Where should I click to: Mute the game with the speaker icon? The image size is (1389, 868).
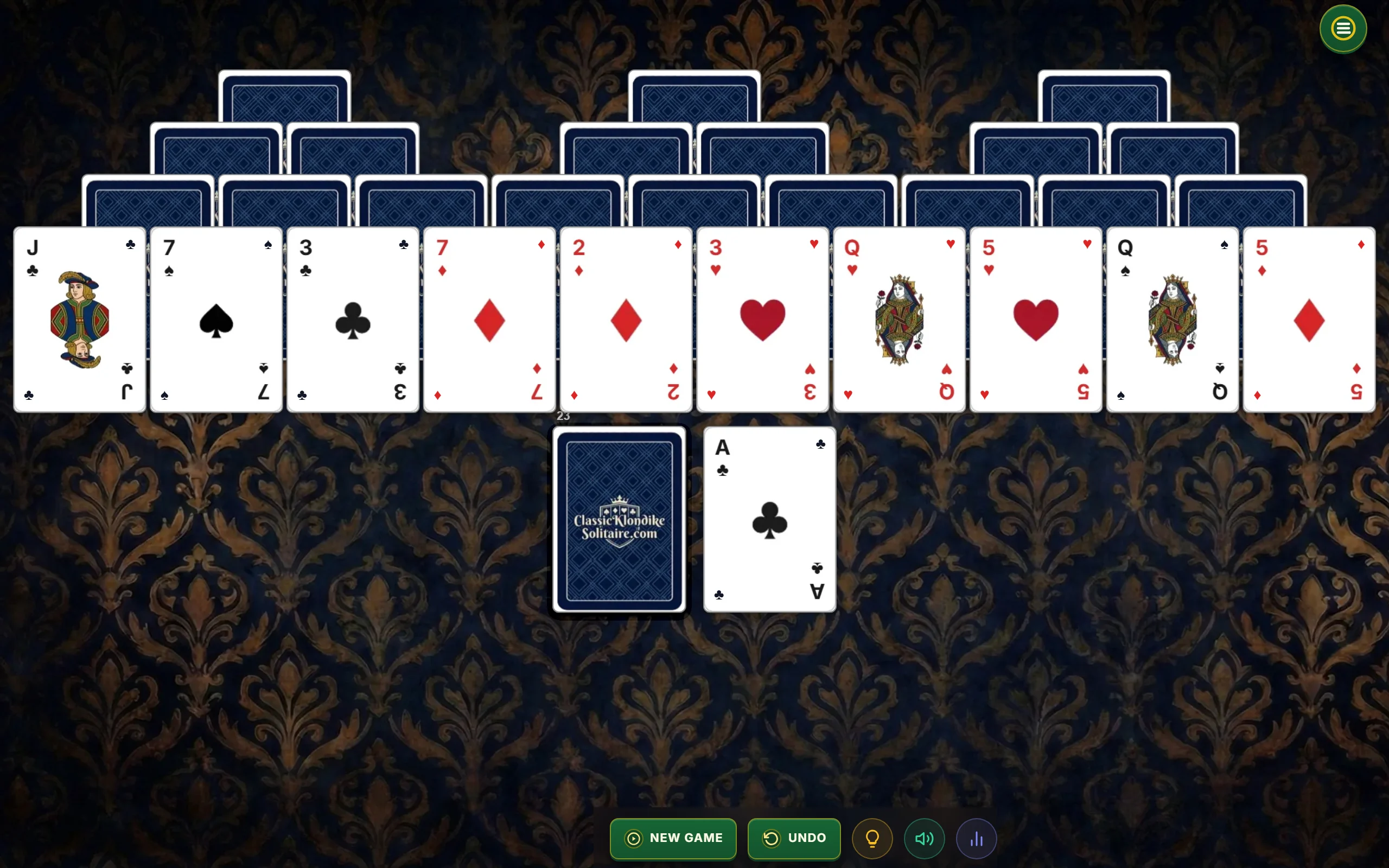(x=924, y=838)
